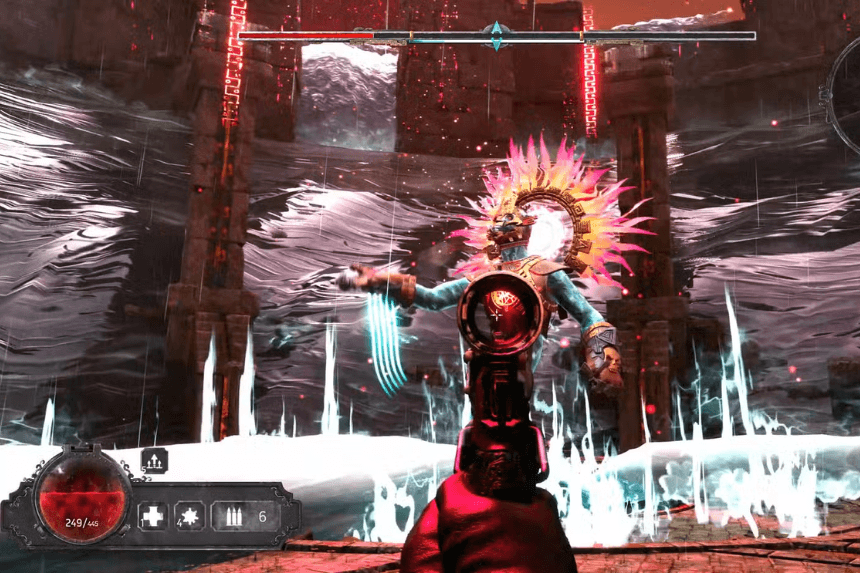Viewport: 860px width, 573px height.
Task: Trigger the triple-arrow upgrade ability icon
Action: tap(156, 460)
